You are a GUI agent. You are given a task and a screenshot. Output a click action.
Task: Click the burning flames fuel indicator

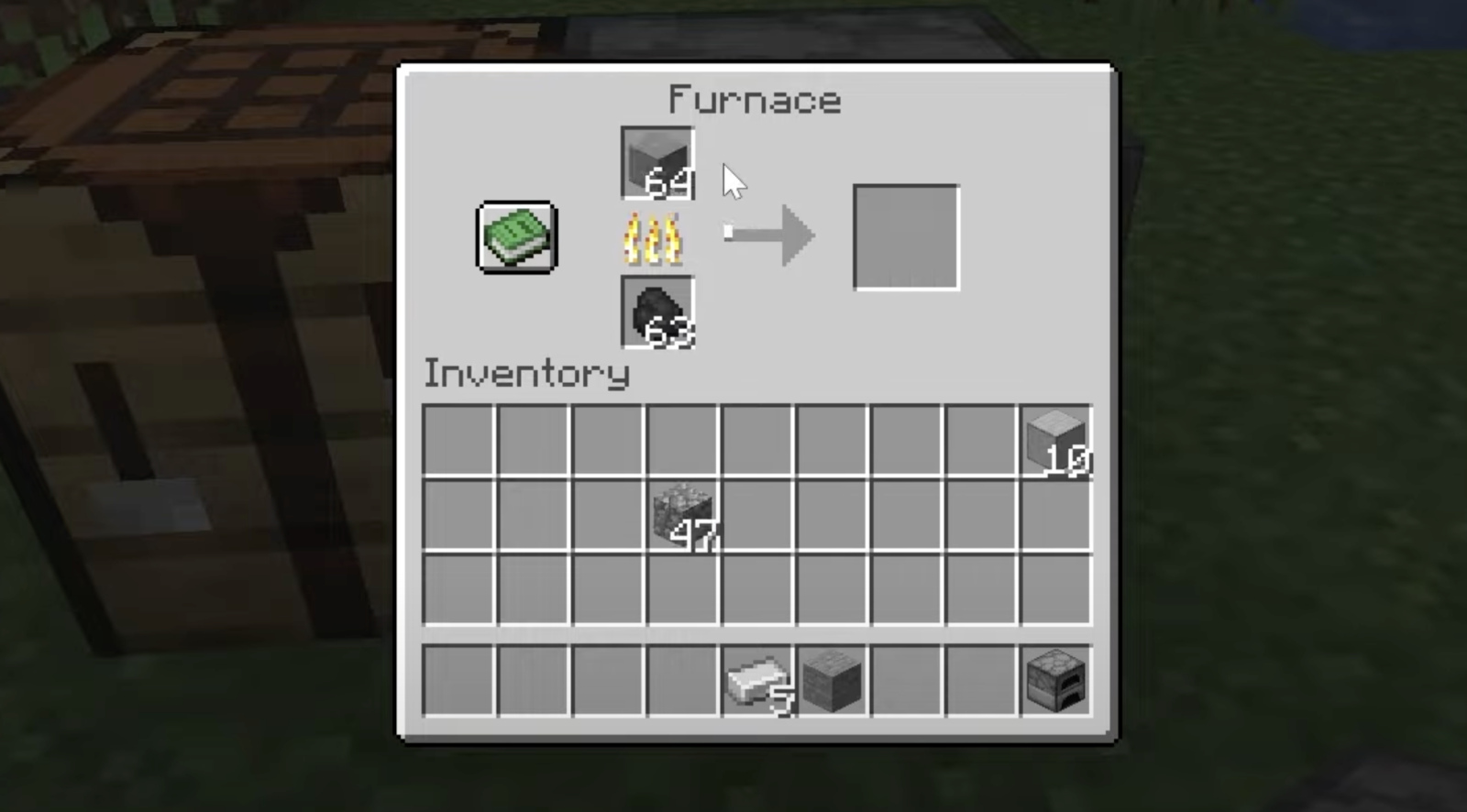[655, 238]
